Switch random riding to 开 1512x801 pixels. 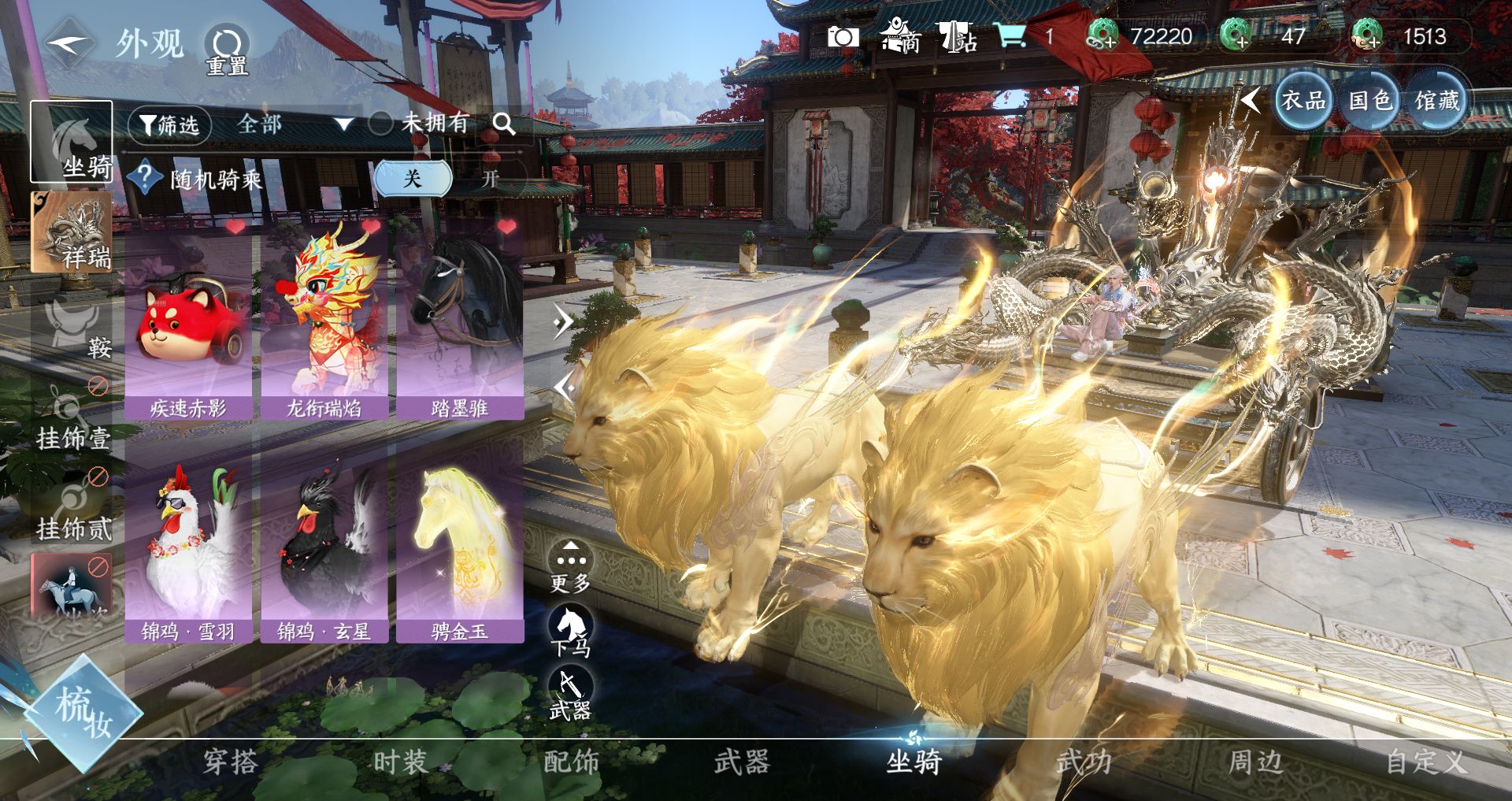pos(490,179)
